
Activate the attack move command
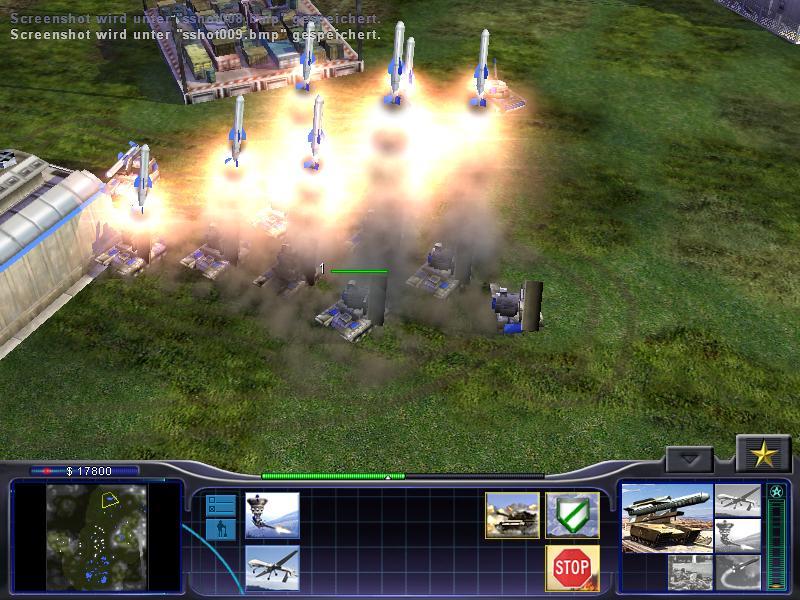512,515
